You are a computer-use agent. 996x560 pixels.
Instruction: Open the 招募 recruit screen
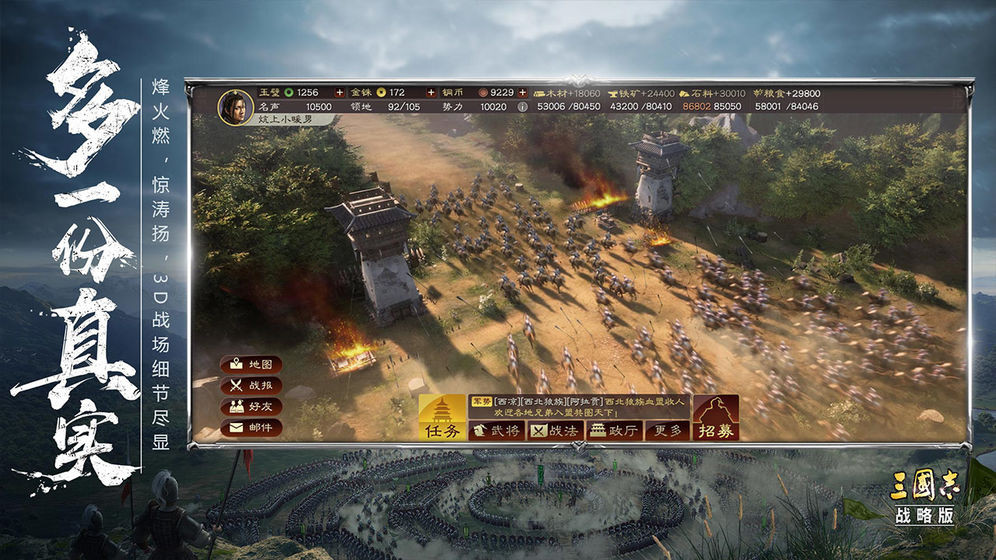(x=716, y=419)
